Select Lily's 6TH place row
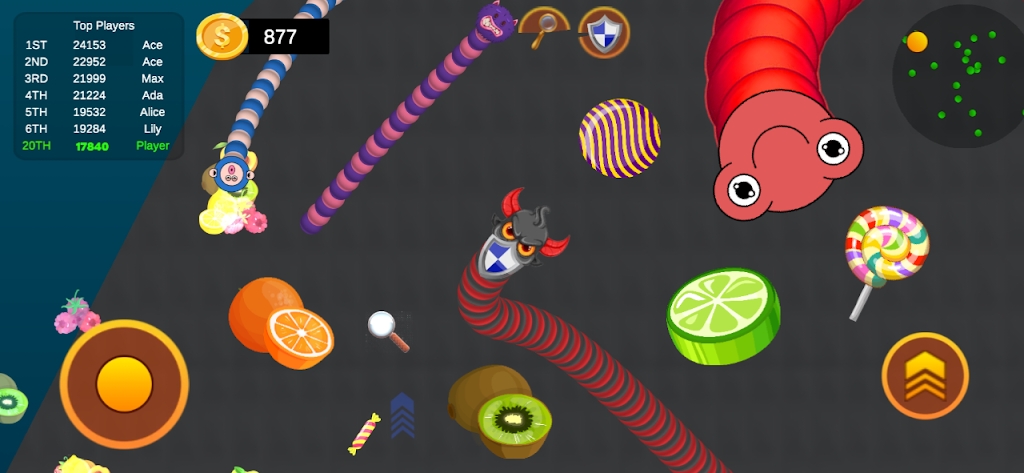Image resolution: width=1024 pixels, height=473 pixels. 97,129
